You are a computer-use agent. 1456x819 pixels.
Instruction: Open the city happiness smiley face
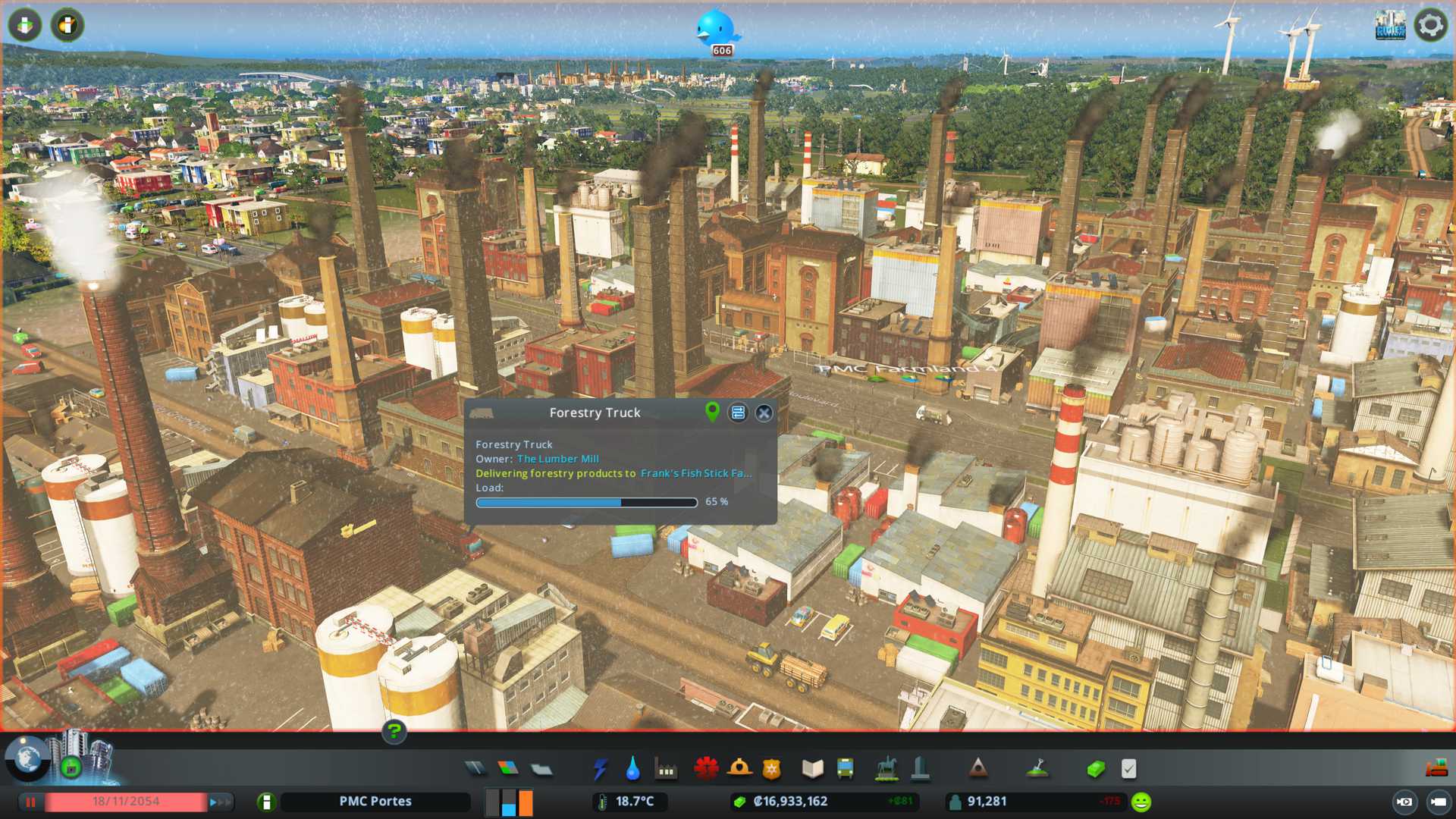(x=1141, y=802)
